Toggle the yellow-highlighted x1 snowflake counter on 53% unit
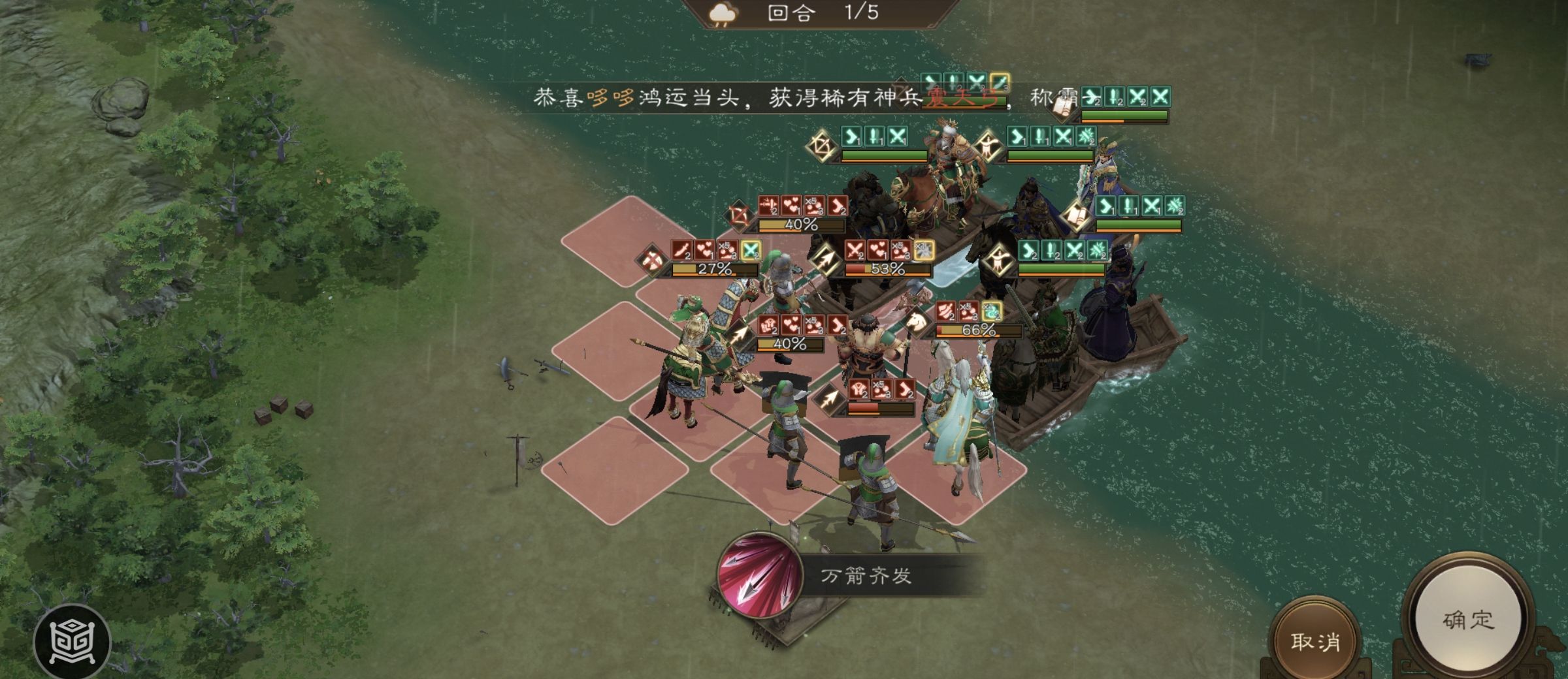The height and width of the screenshot is (679, 1568). click(x=923, y=251)
